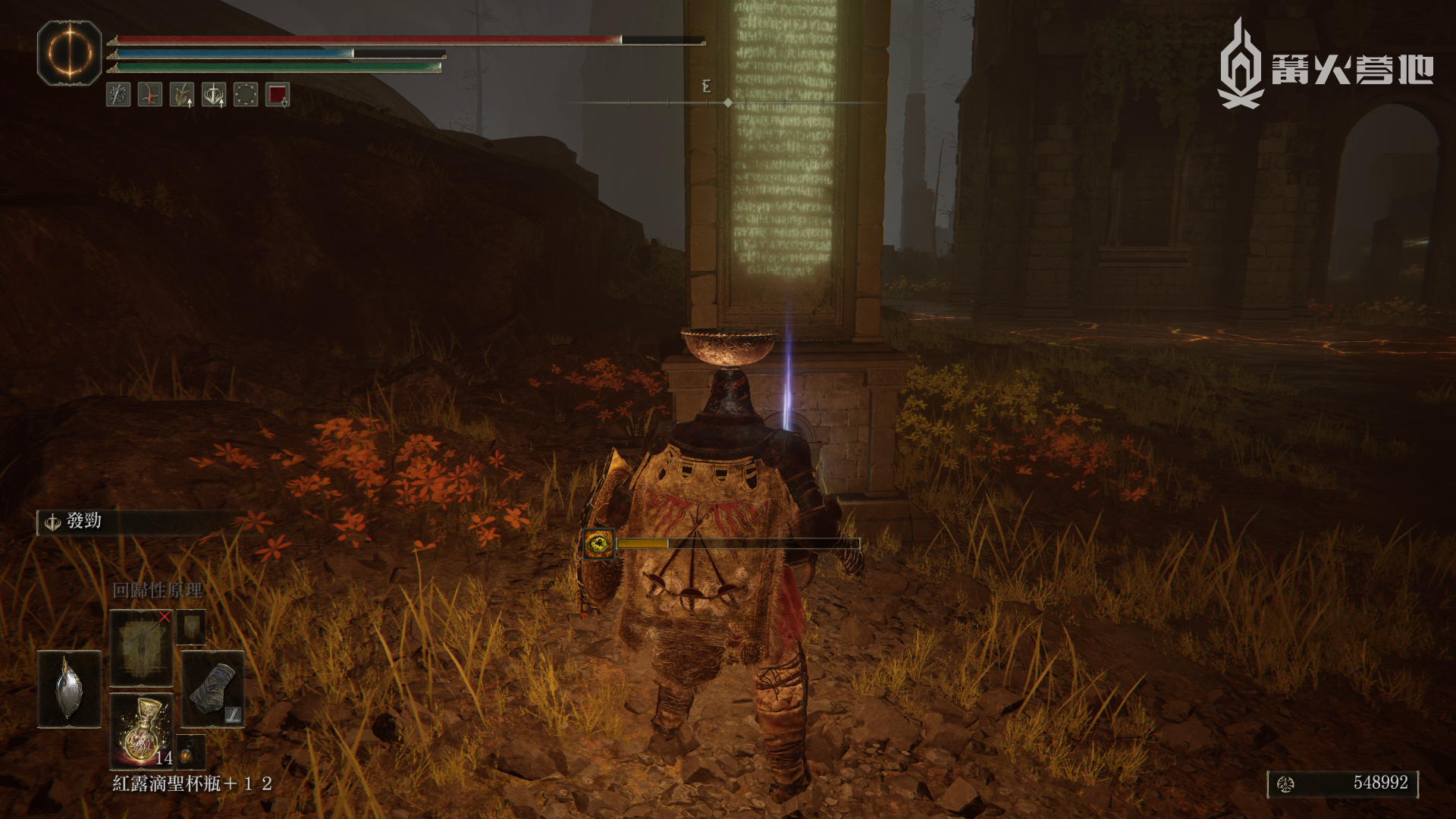This screenshot has height=819, width=1456.
Task: Inspect the red branching root status icon
Action: tap(150, 95)
